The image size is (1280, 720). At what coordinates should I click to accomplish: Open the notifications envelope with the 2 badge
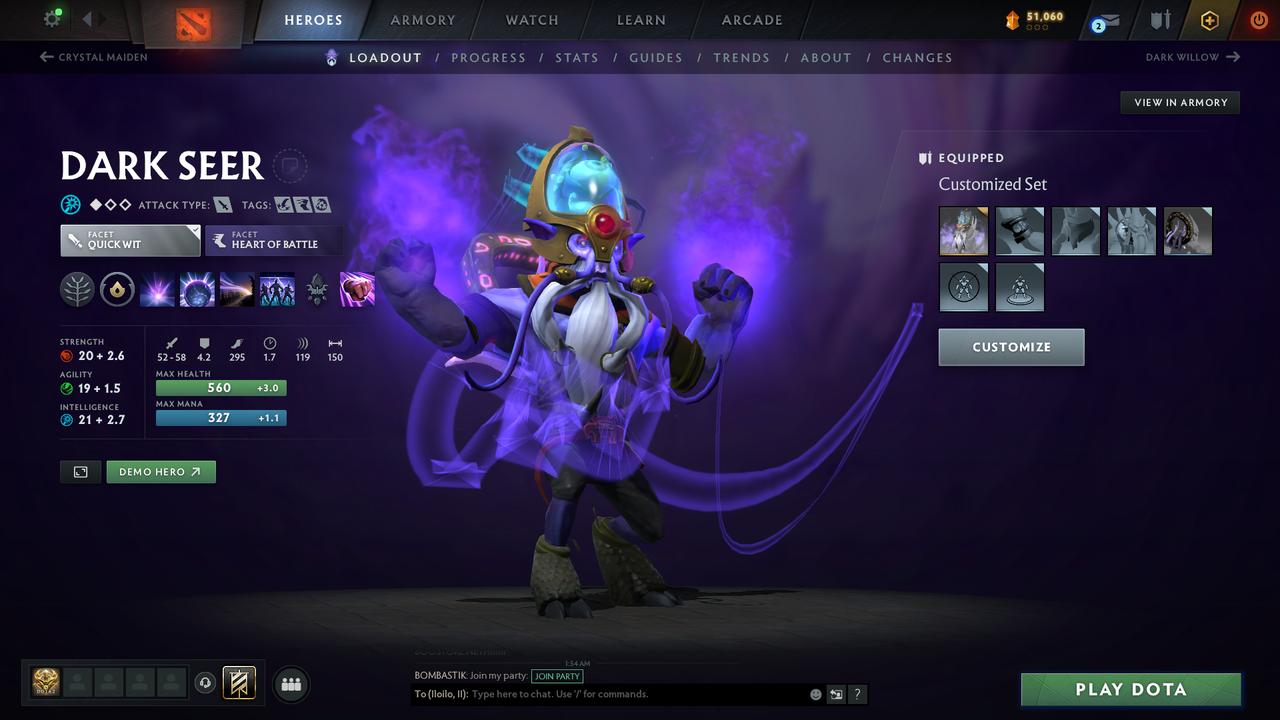click(x=1104, y=20)
